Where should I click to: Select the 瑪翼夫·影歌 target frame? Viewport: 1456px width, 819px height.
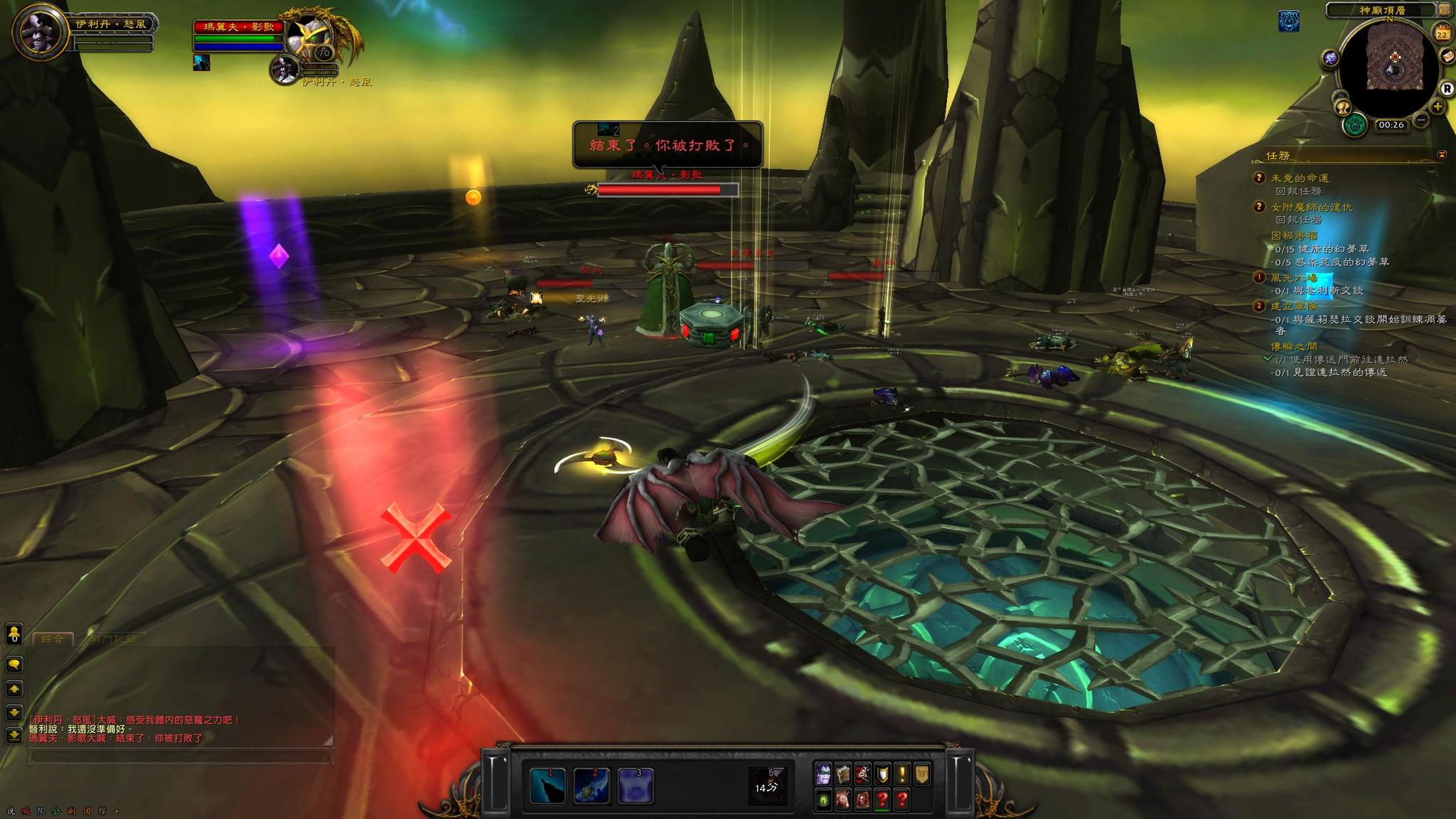[242, 28]
